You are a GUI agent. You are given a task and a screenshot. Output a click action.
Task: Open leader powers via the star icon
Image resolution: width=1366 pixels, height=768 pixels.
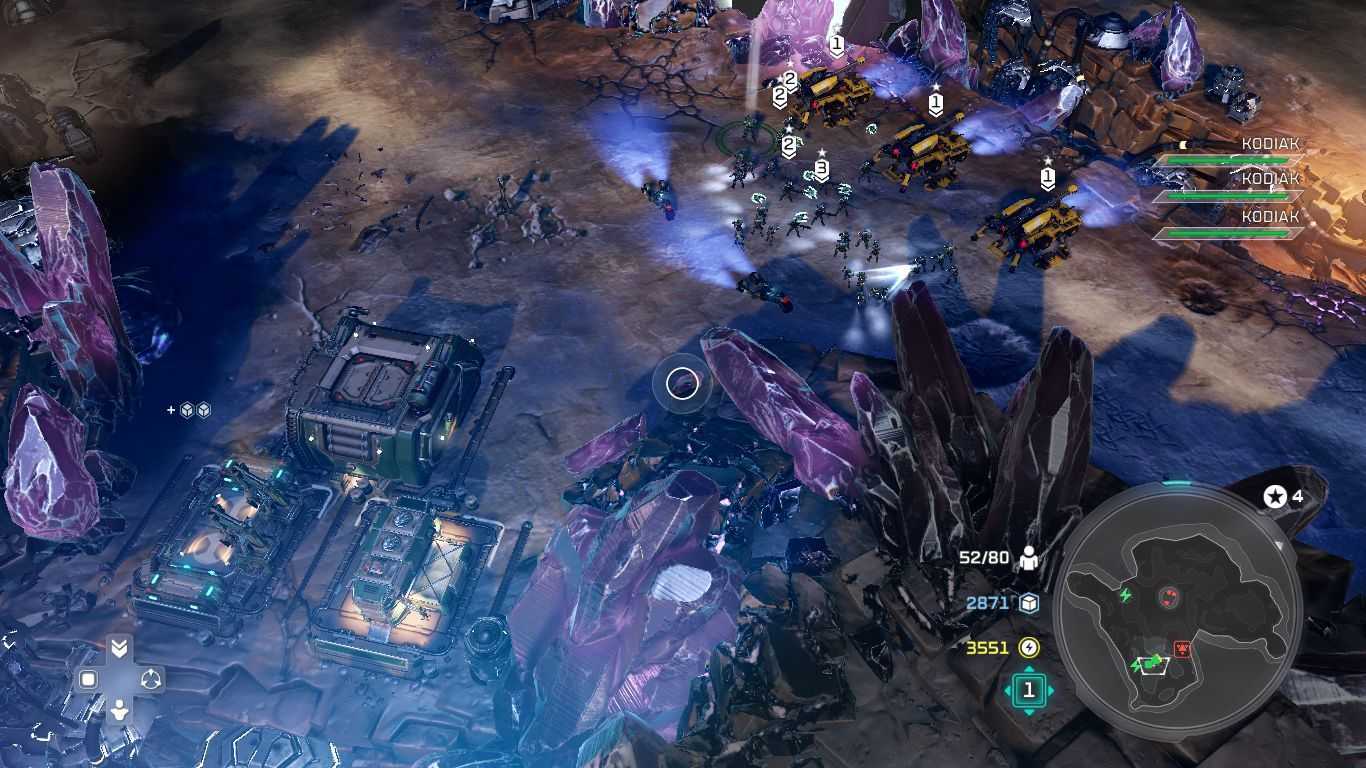click(x=1275, y=496)
